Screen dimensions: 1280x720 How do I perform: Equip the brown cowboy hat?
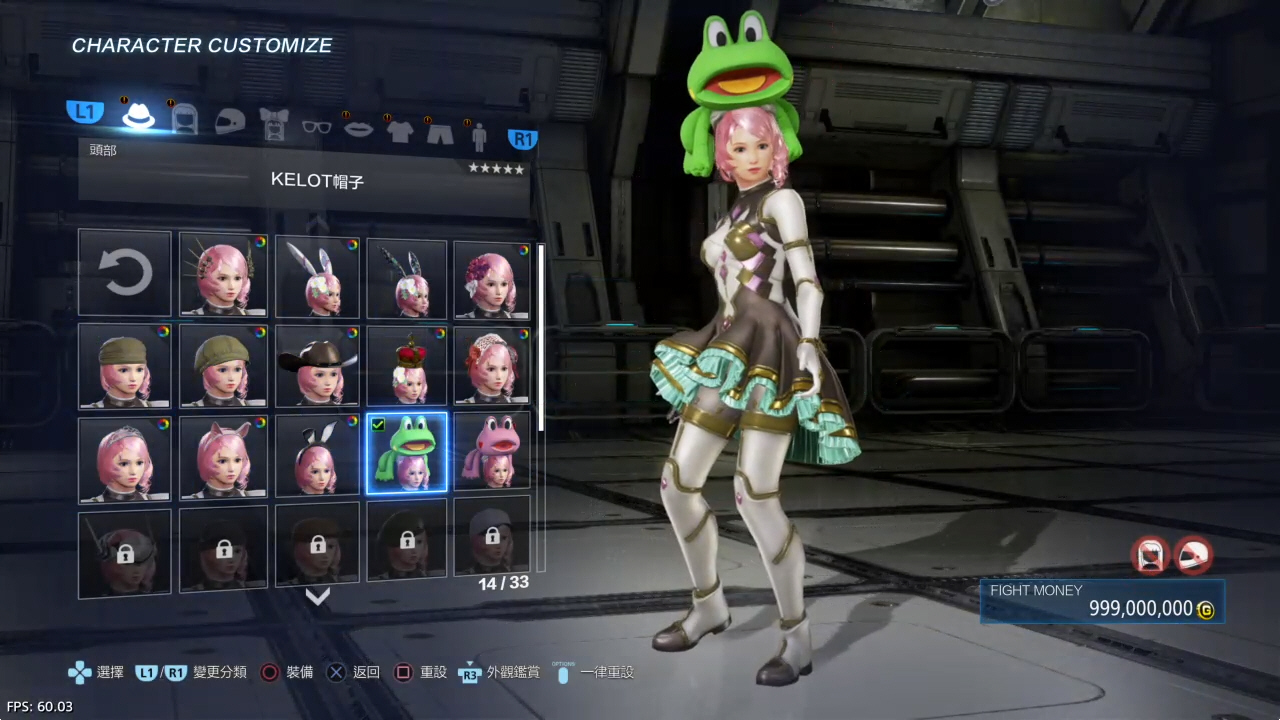pyautogui.click(x=317, y=365)
